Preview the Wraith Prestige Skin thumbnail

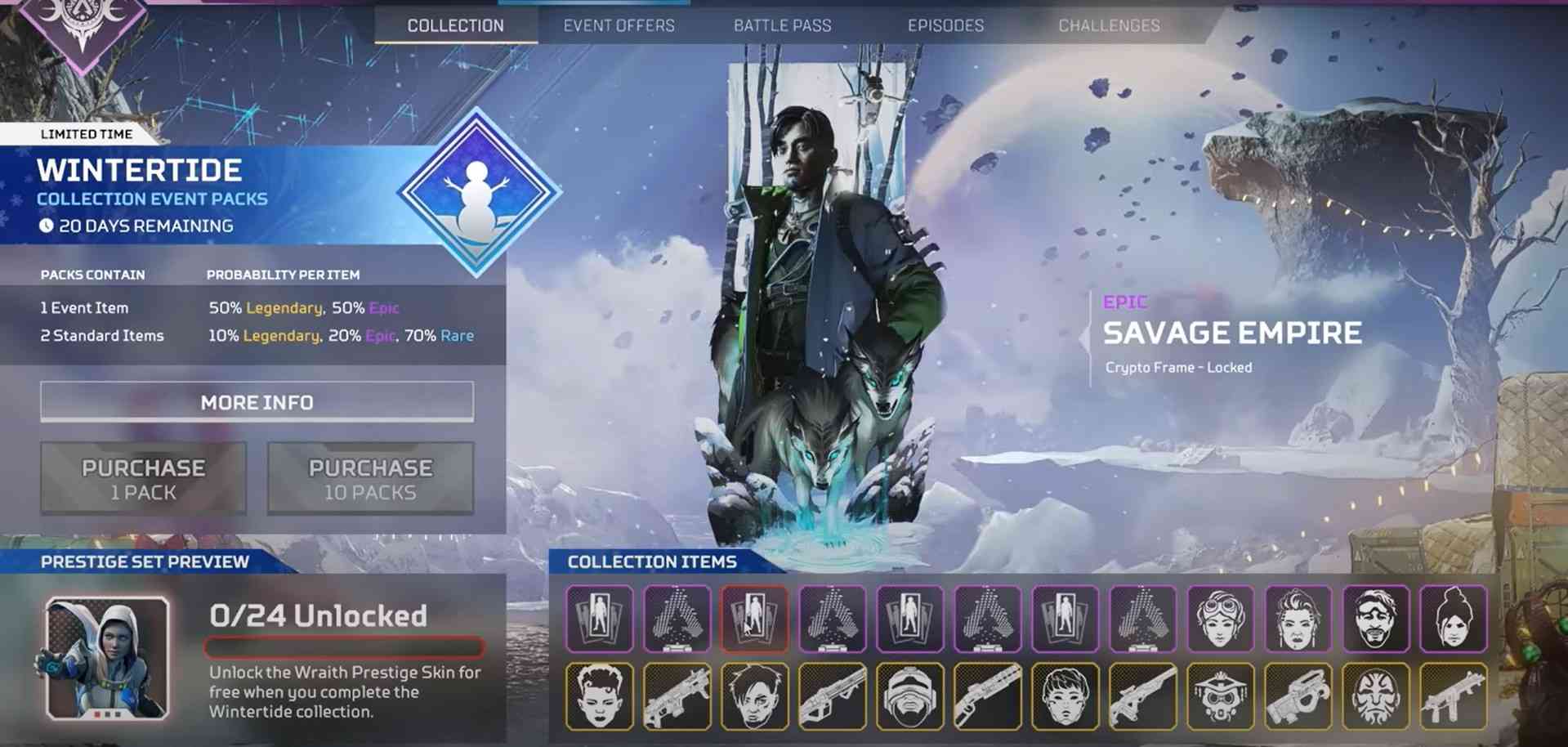[x=108, y=658]
